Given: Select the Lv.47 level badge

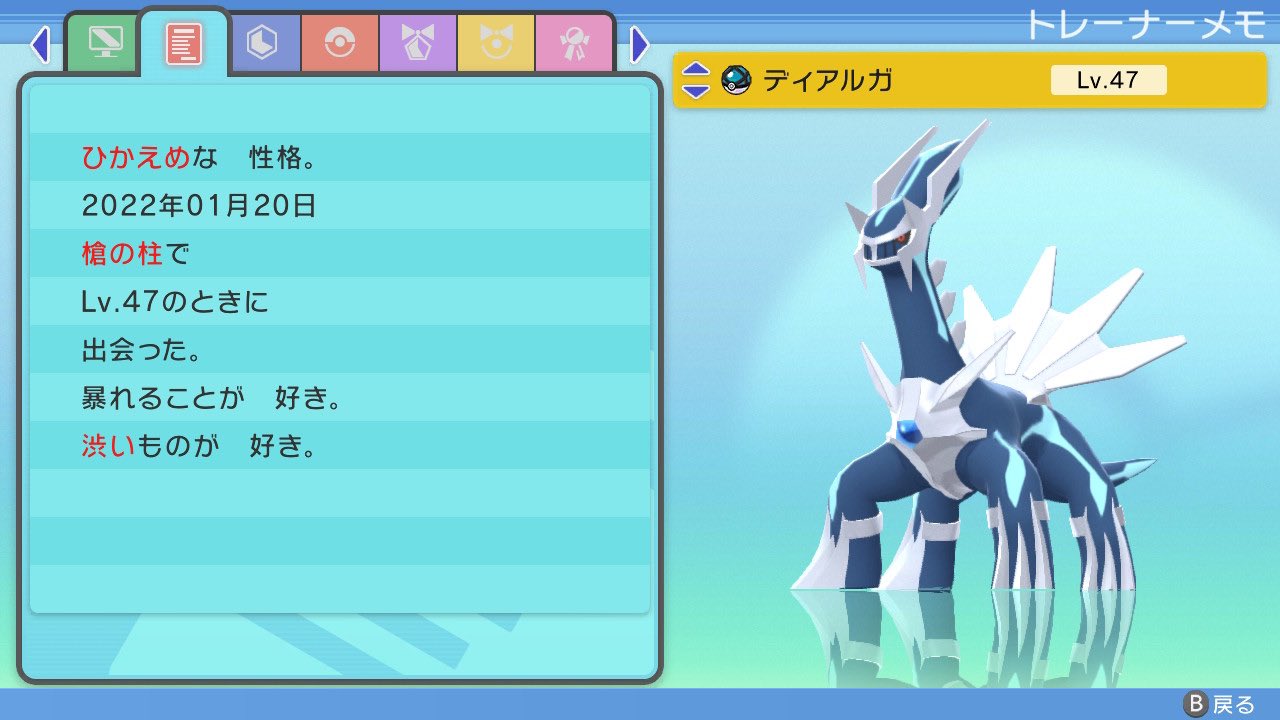Looking at the screenshot, I should coord(1110,79).
